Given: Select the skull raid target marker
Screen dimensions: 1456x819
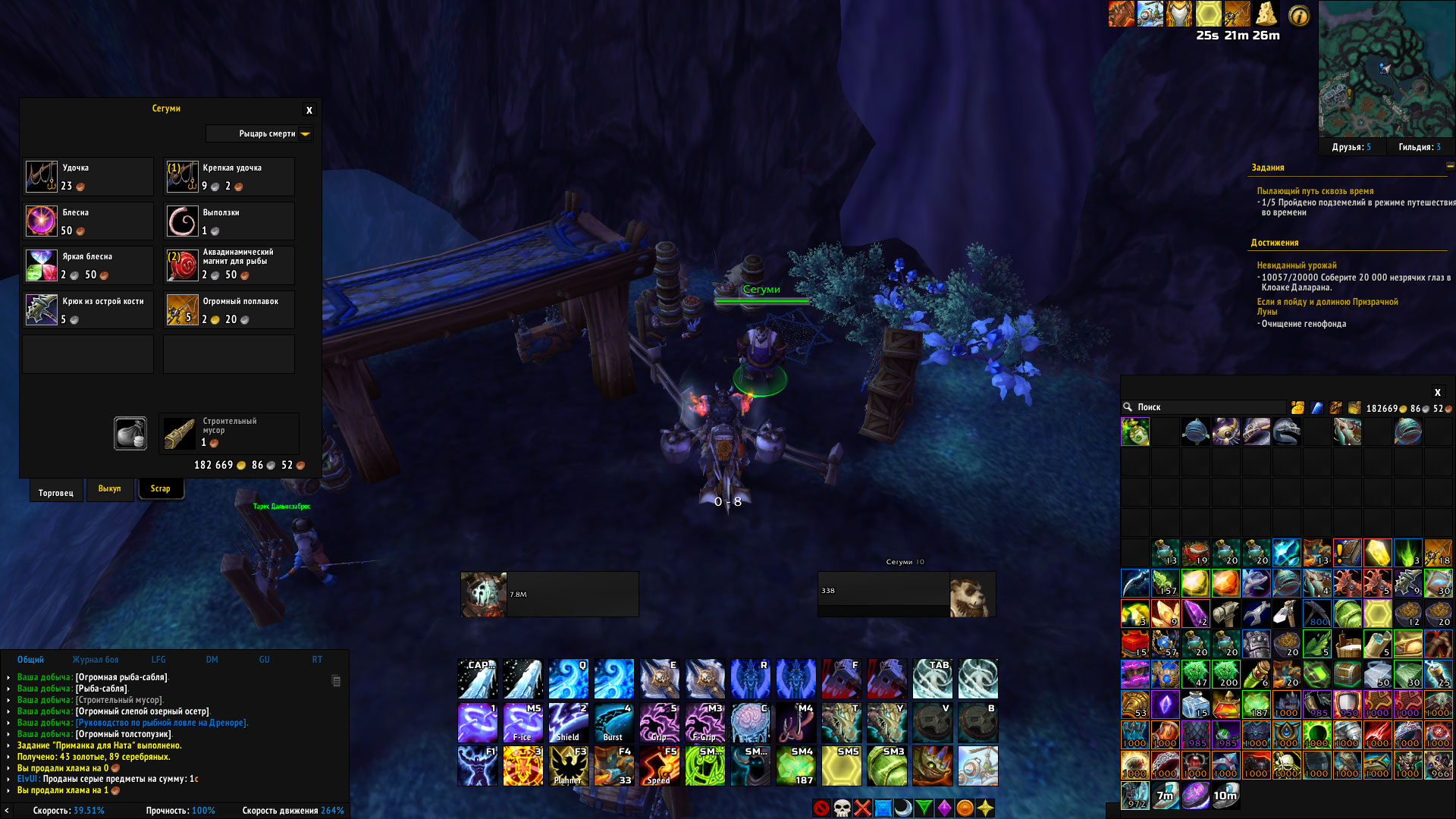Looking at the screenshot, I should tap(842, 808).
